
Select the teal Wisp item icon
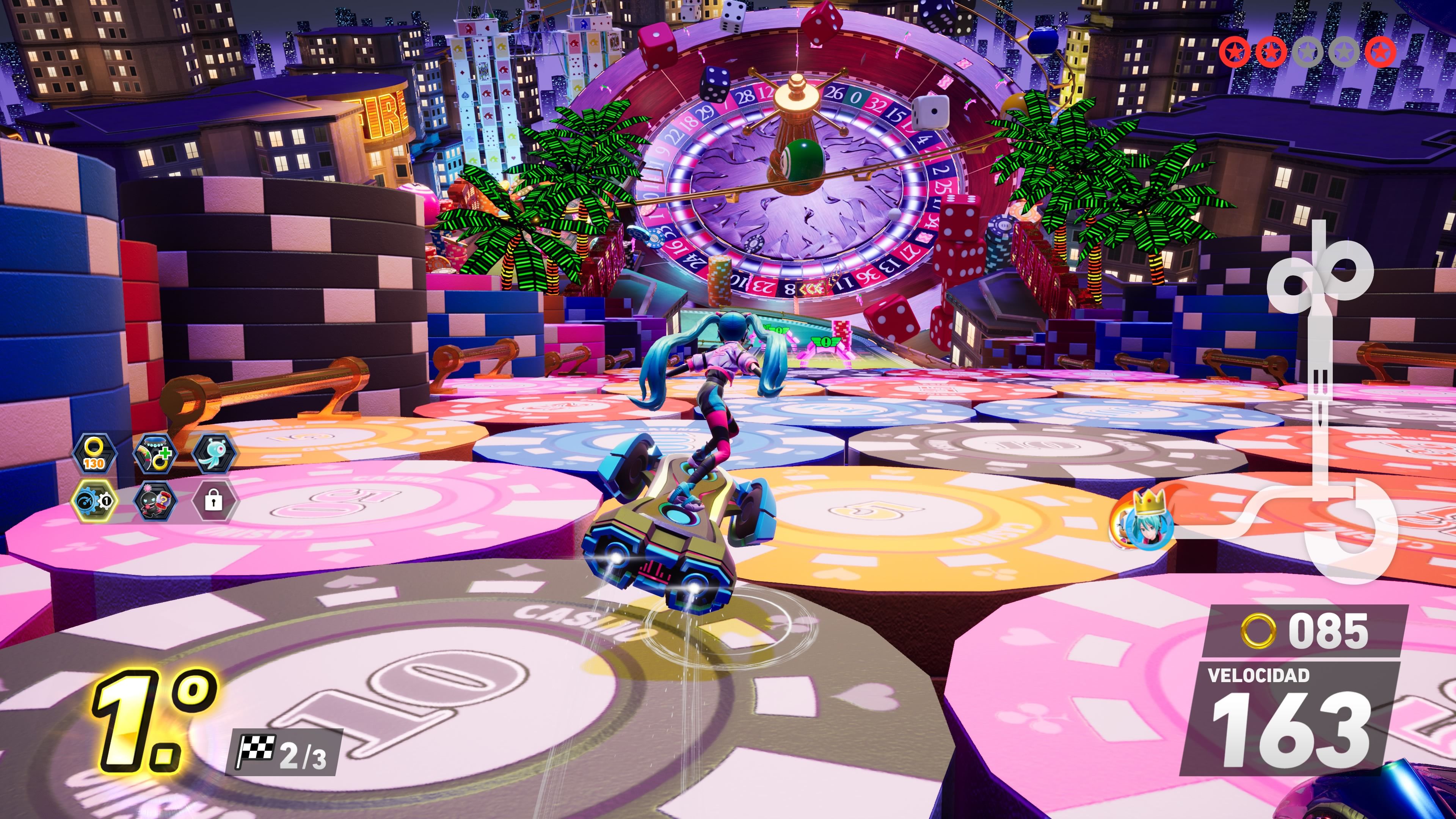215,453
